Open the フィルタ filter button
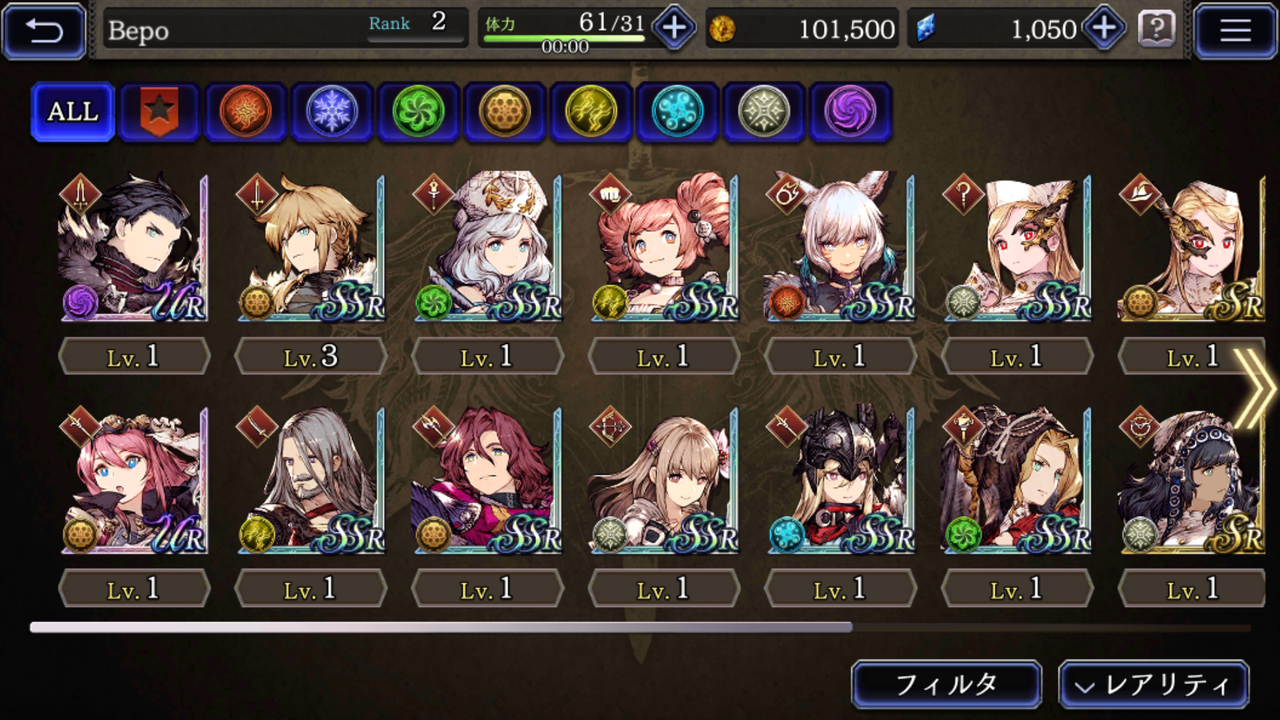Screen dimensions: 1280x720 (946, 685)
